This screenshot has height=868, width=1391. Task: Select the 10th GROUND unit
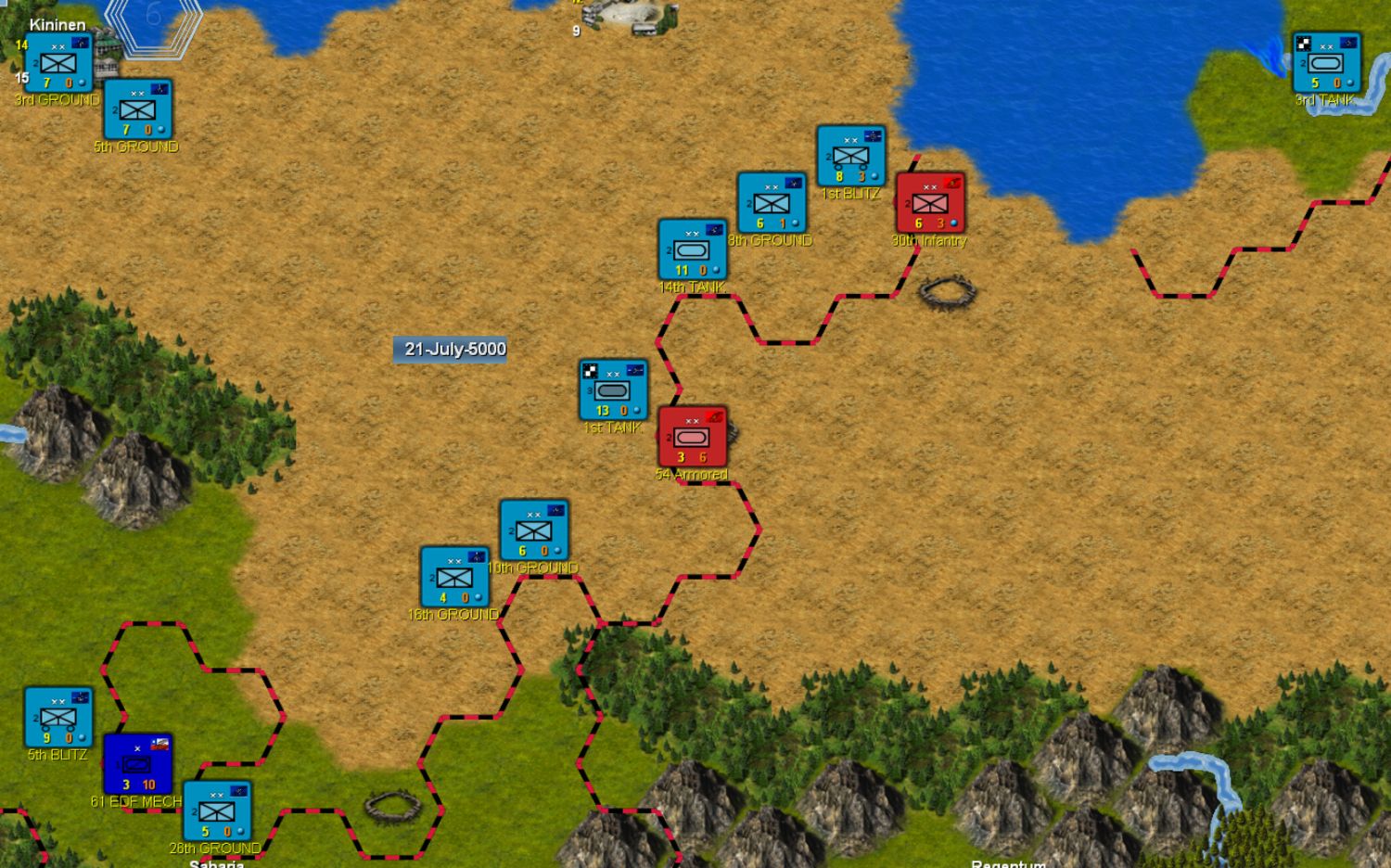[532, 530]
